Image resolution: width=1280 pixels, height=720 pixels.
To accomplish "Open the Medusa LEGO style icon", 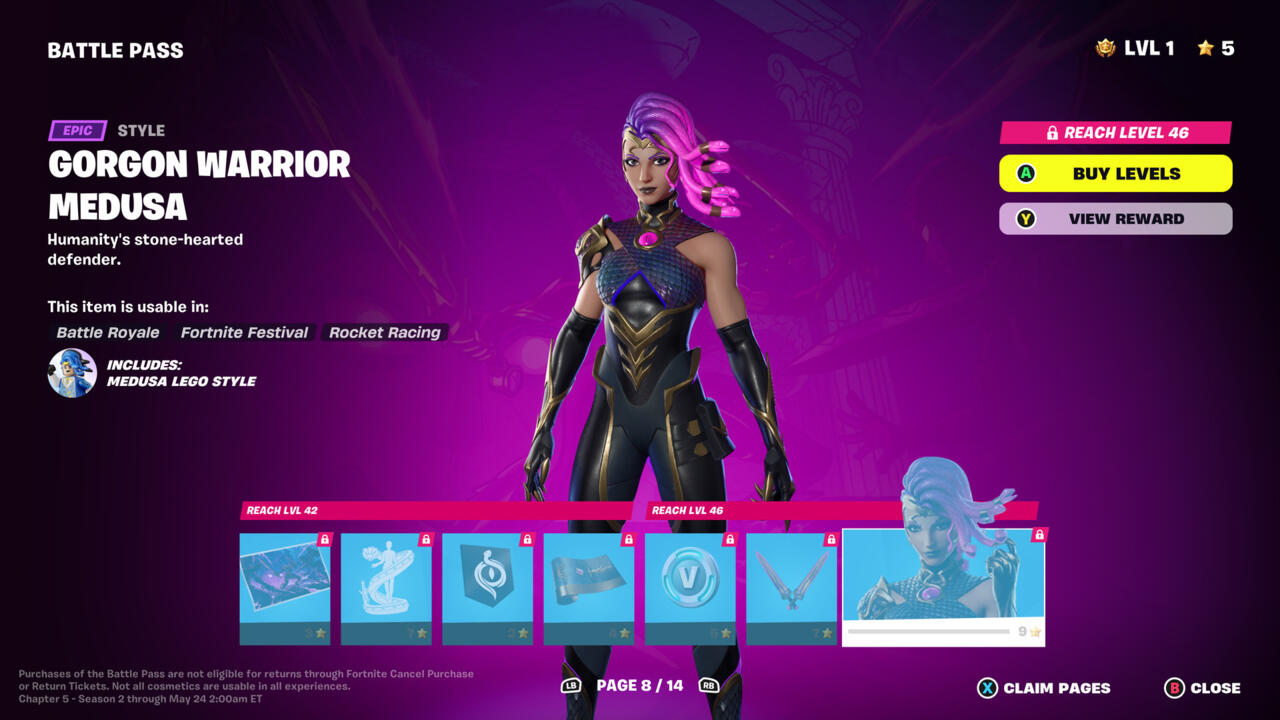I will coord(72,373).
